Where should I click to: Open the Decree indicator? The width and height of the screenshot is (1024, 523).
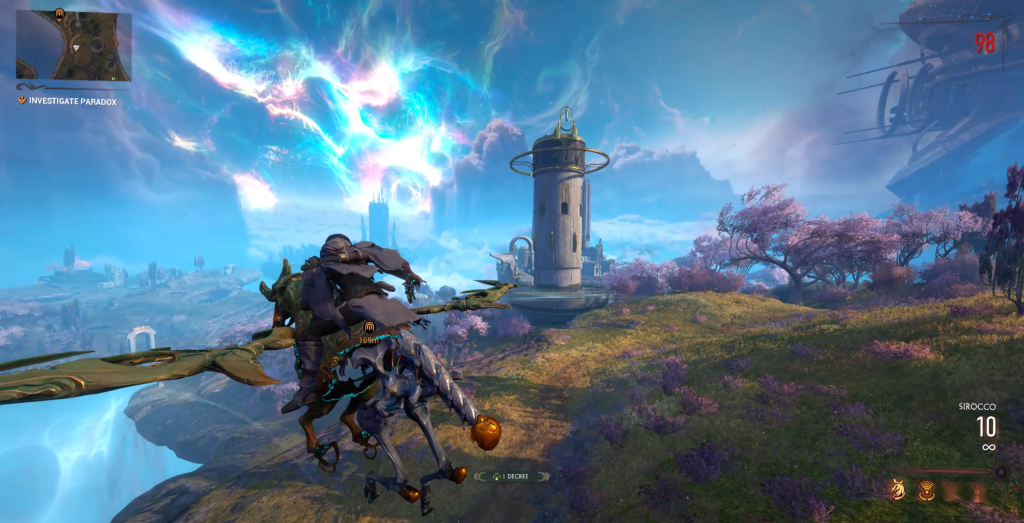point(511,476)
